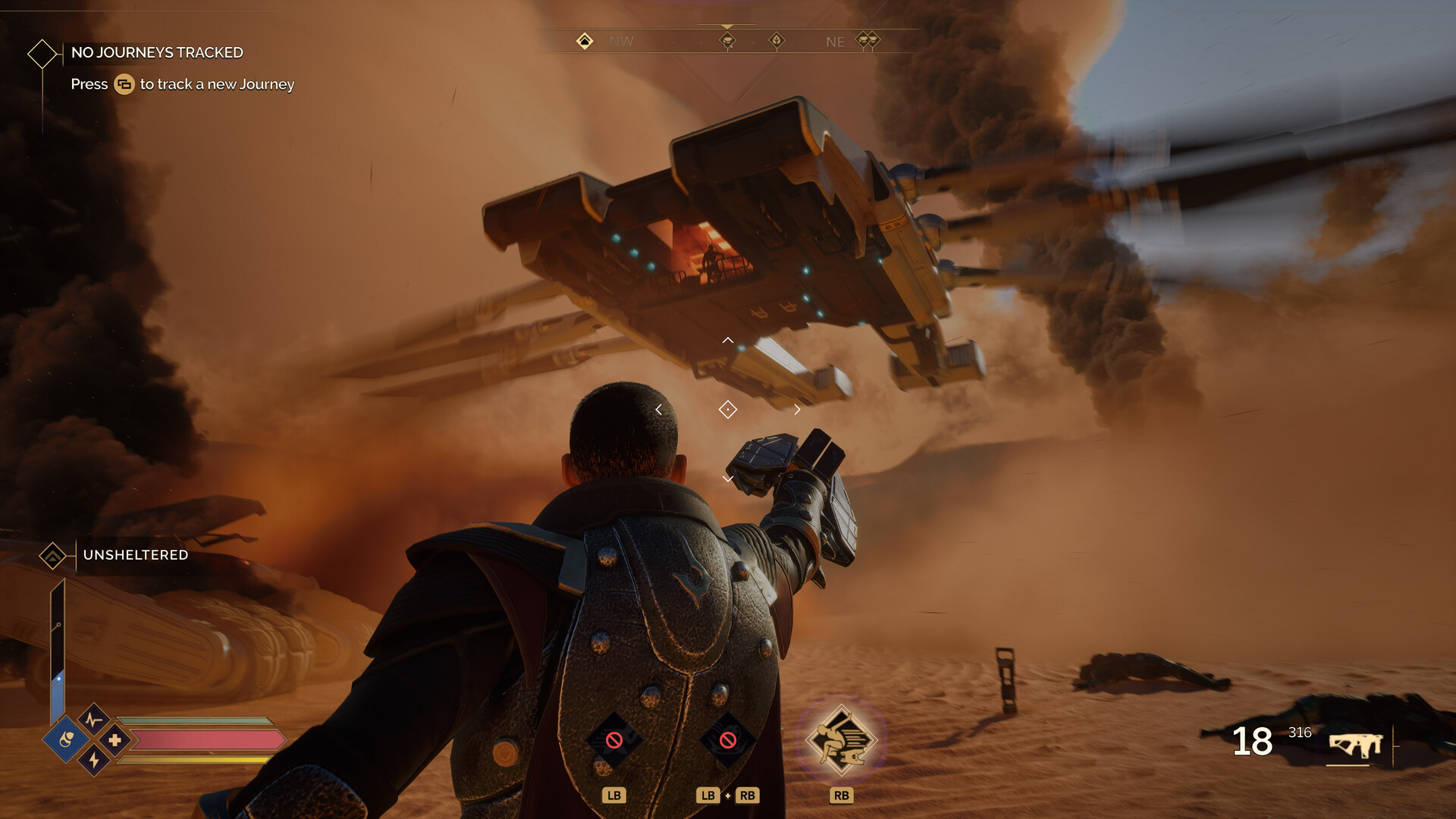Click the Journey tracker diamond icon top left
The image size is (1456, 819).
click(42, 53)
